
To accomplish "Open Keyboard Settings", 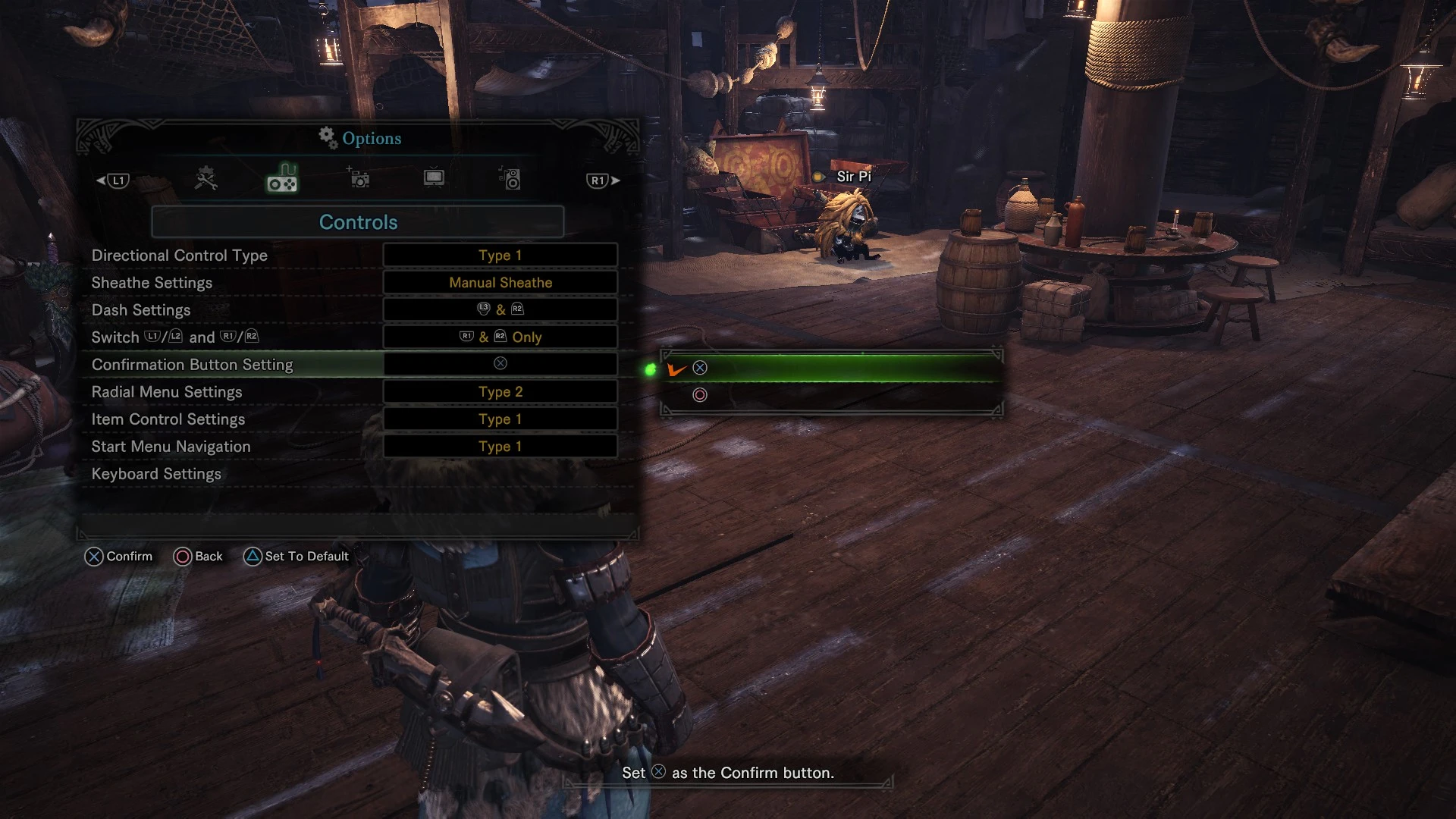I will (156, 474).
